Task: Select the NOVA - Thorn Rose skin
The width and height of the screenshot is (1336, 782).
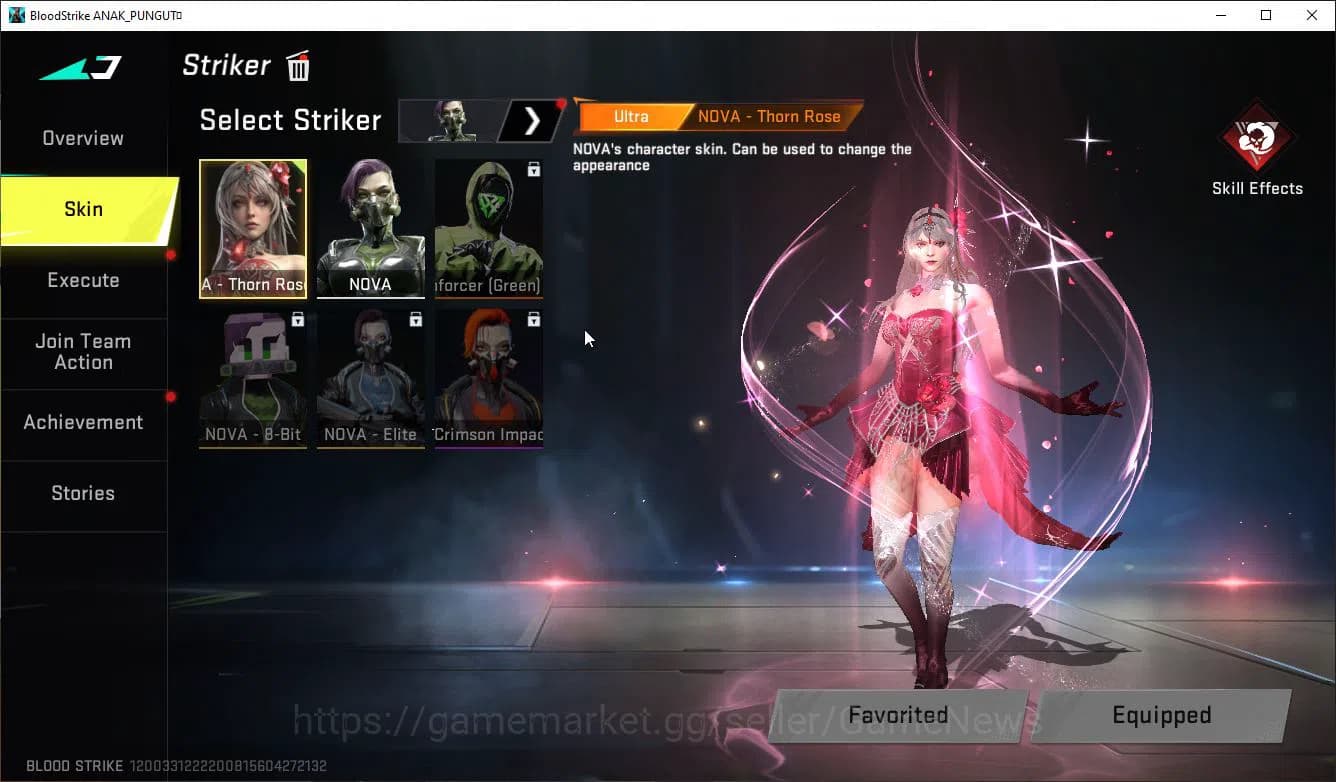Action: [253, 228]
